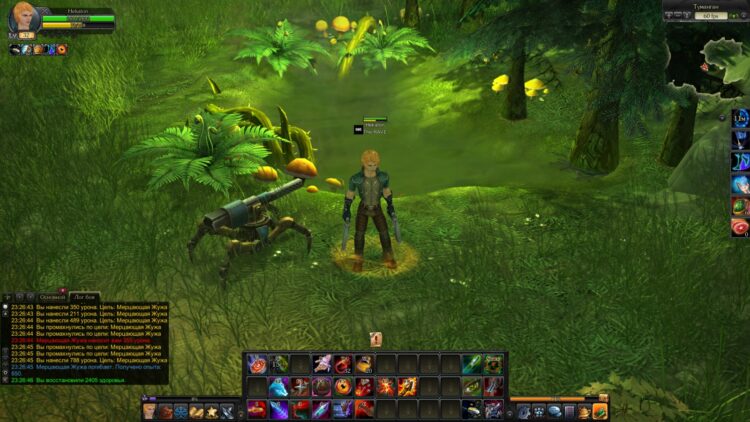Screen dimensions: 750x422
Task: Click the fiery ring buff icon under the portrait
Action: (x=62, y=49)
